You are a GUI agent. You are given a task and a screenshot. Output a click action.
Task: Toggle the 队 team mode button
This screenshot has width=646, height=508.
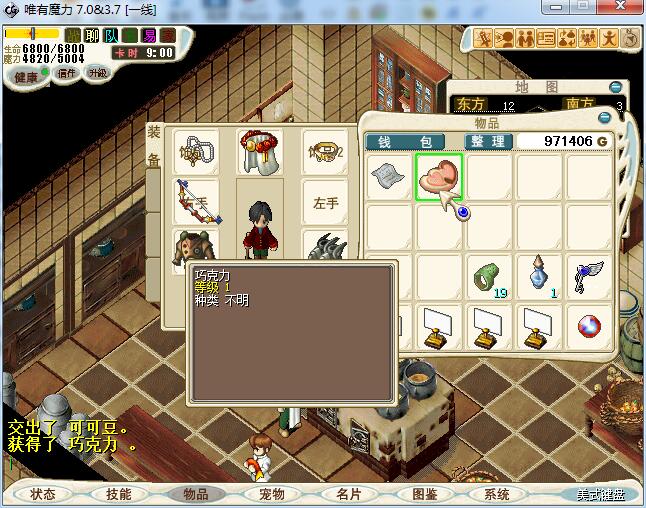[x=112, y=36]
